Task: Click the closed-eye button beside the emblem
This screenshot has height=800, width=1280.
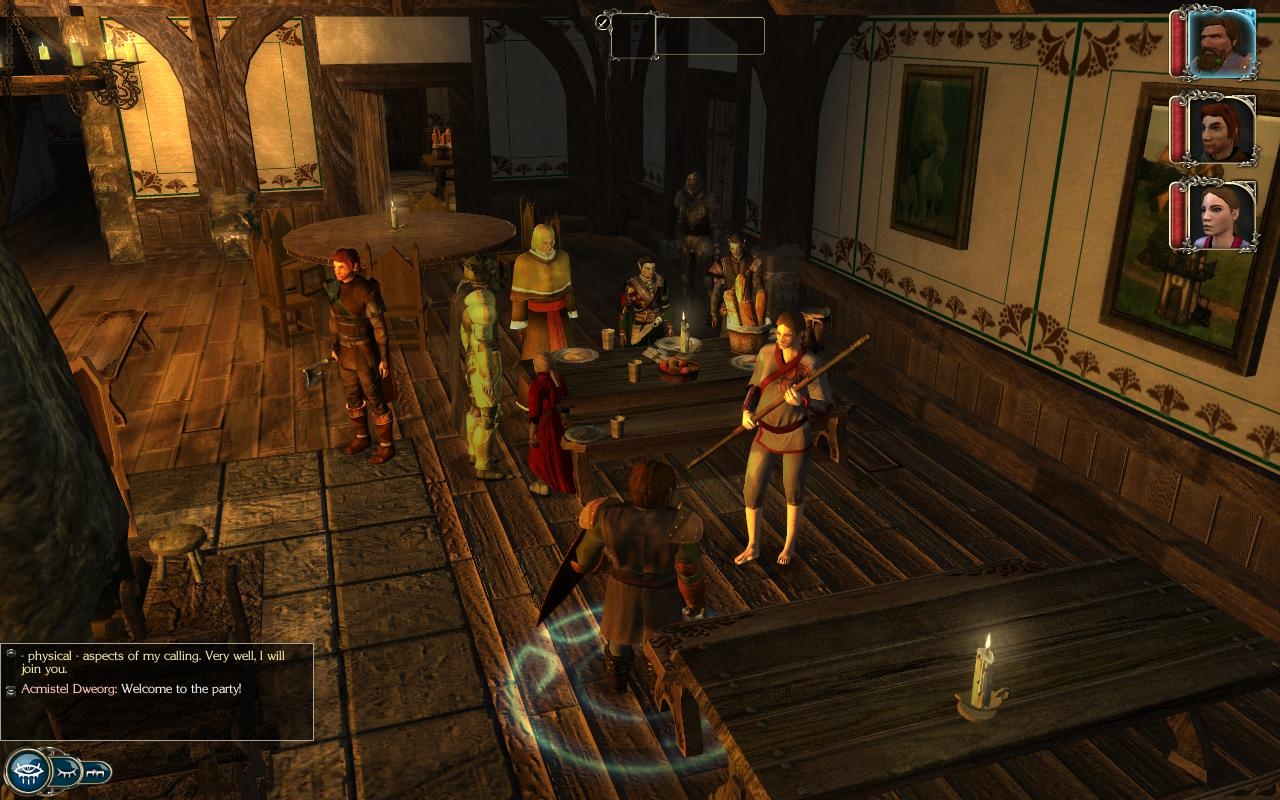Action: coord(66,771)
